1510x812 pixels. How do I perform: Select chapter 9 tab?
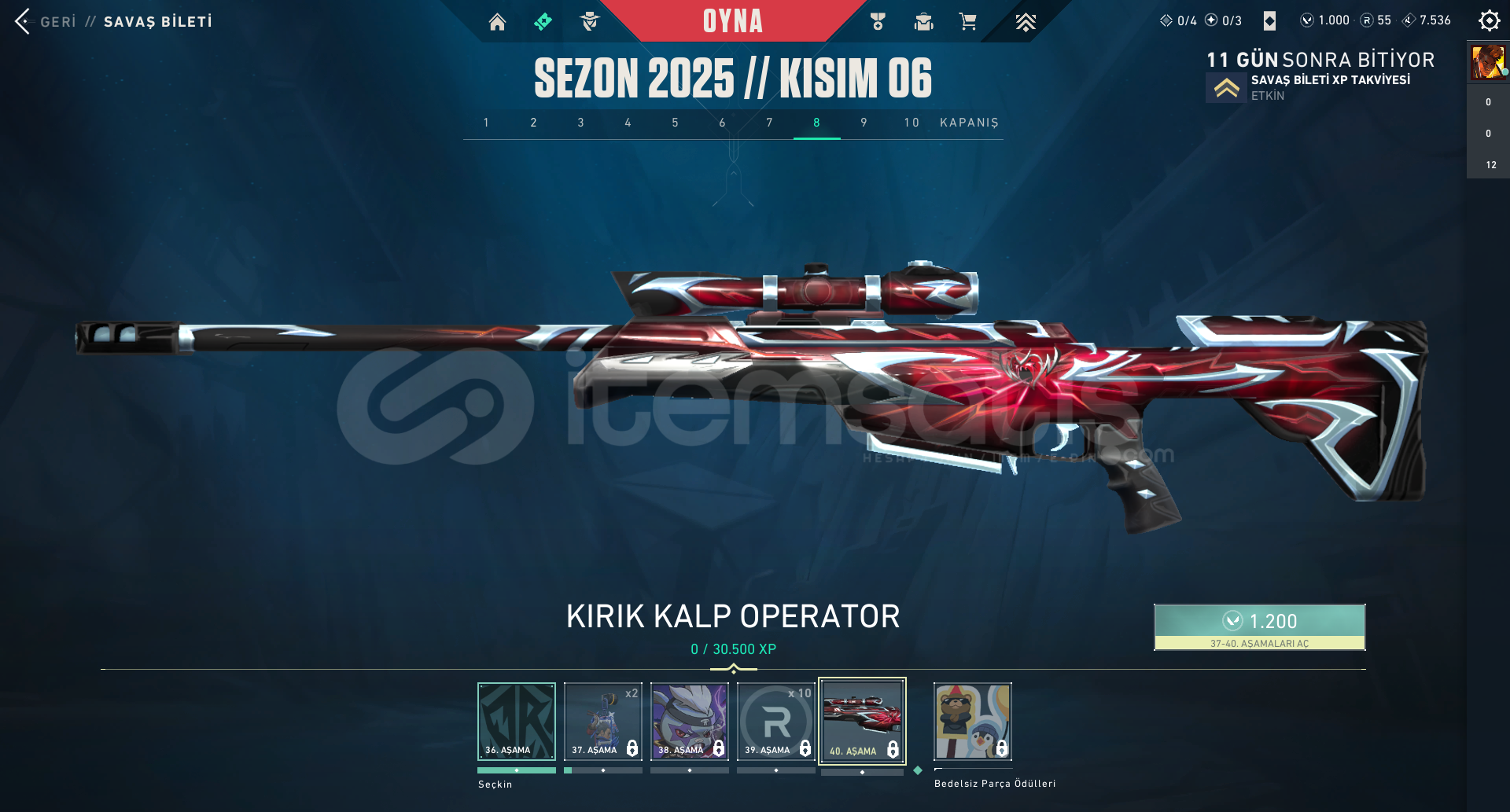[x=864, y=123]
